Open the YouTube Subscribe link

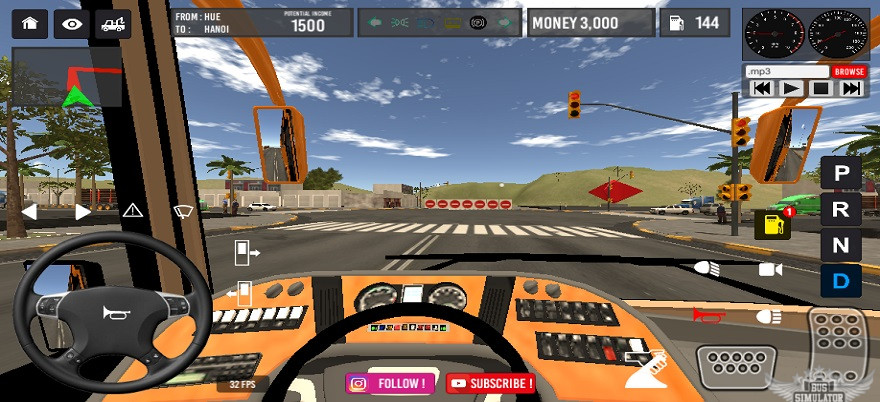click(x=490, y=383)
